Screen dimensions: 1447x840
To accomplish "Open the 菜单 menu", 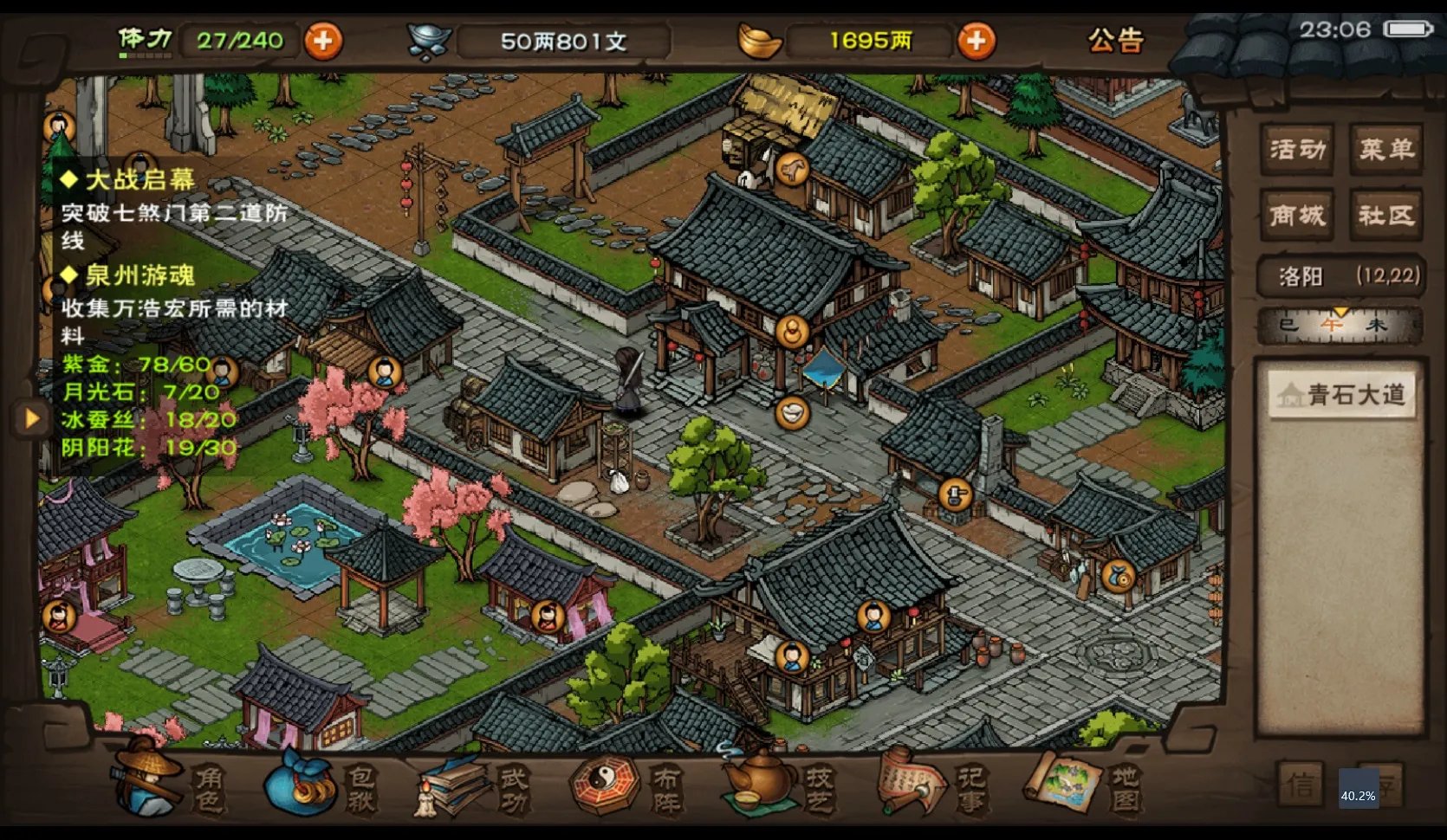I will tap(1385, 150).
